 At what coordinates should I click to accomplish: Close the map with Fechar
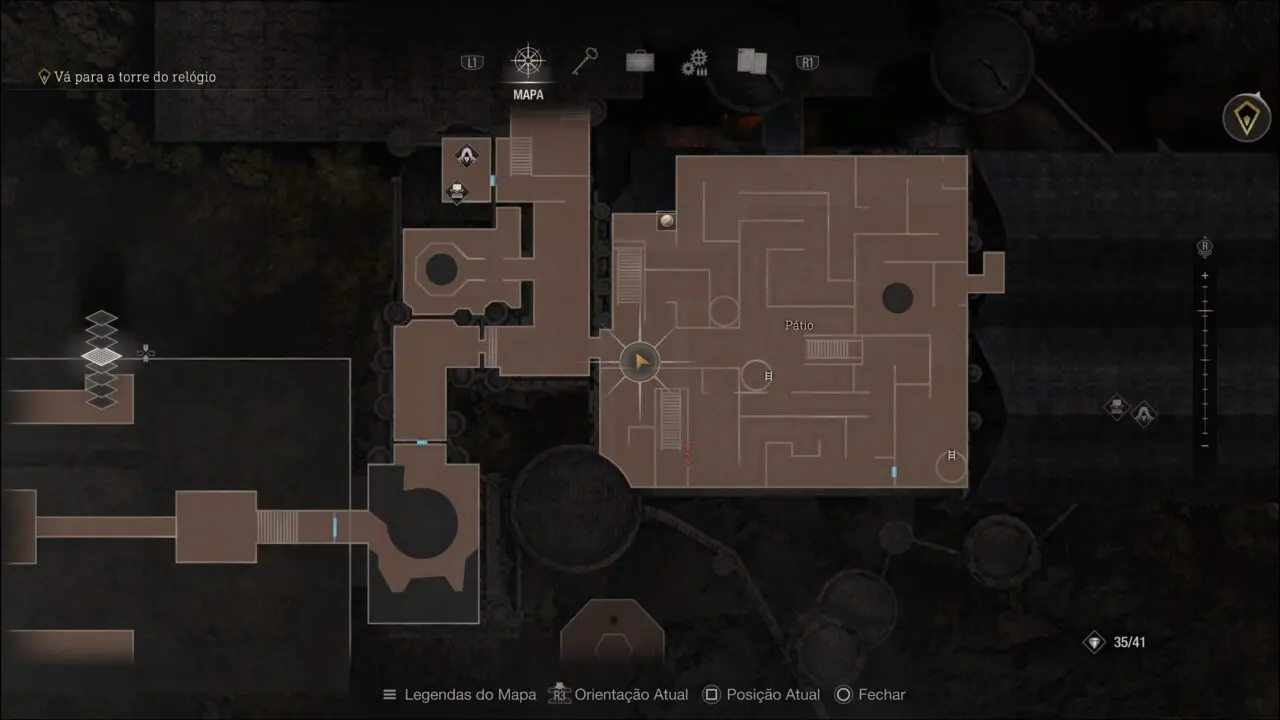pos(870,695)
